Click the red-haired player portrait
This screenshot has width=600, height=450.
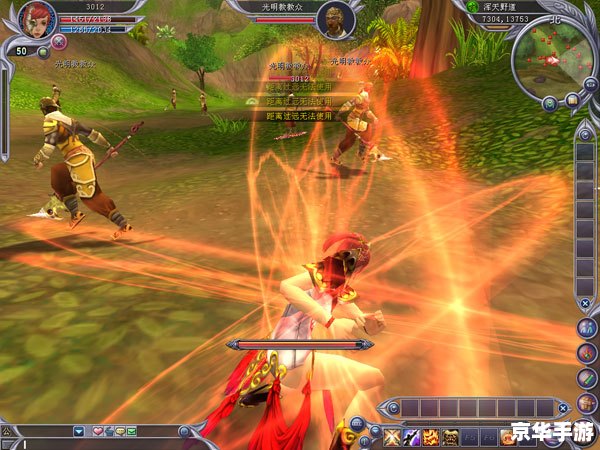[x=33, y=21]
